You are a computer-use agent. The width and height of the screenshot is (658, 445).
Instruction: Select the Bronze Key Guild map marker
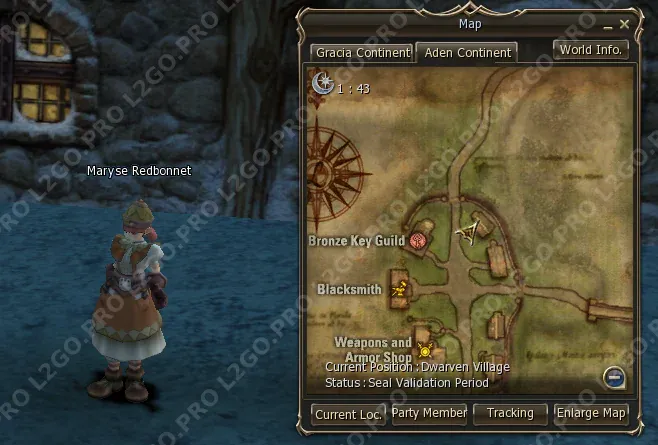(419, 240)
